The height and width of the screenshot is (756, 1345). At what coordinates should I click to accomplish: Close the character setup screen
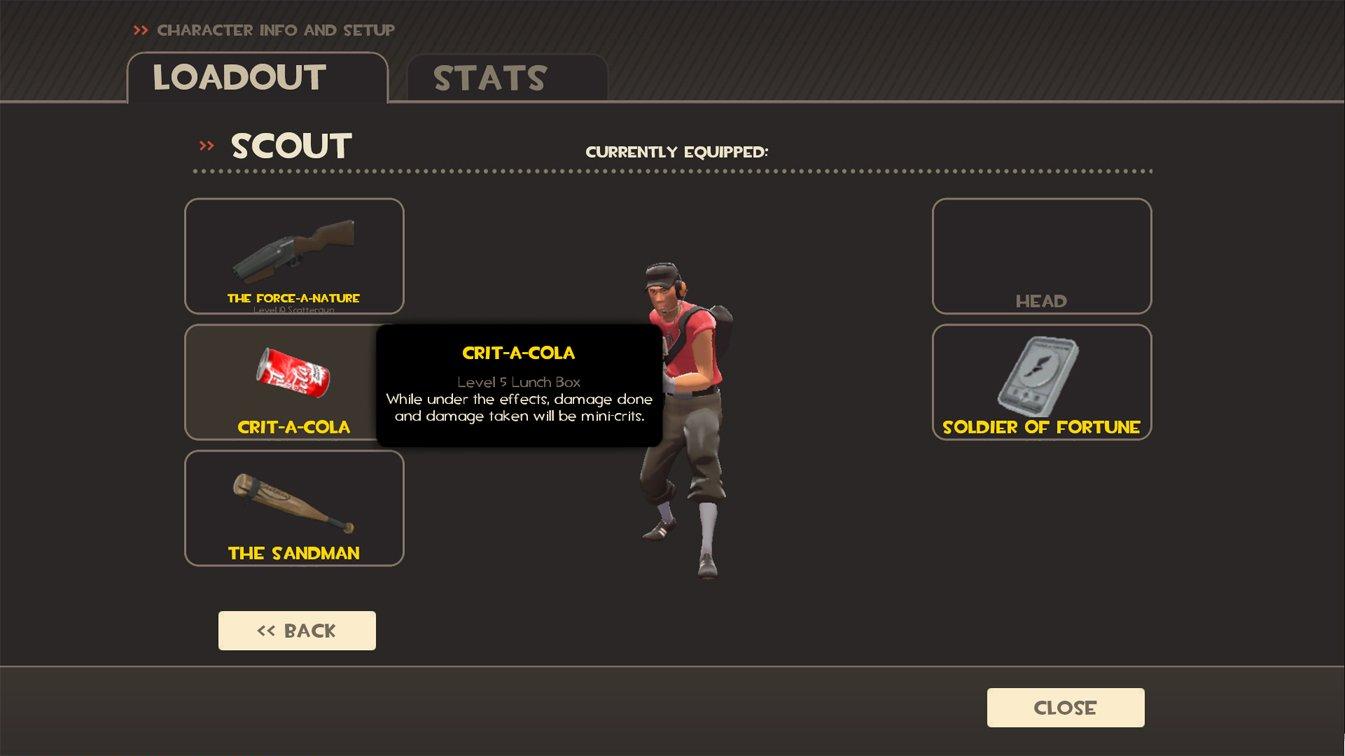pyautogui.click(x=1065, y=708)
